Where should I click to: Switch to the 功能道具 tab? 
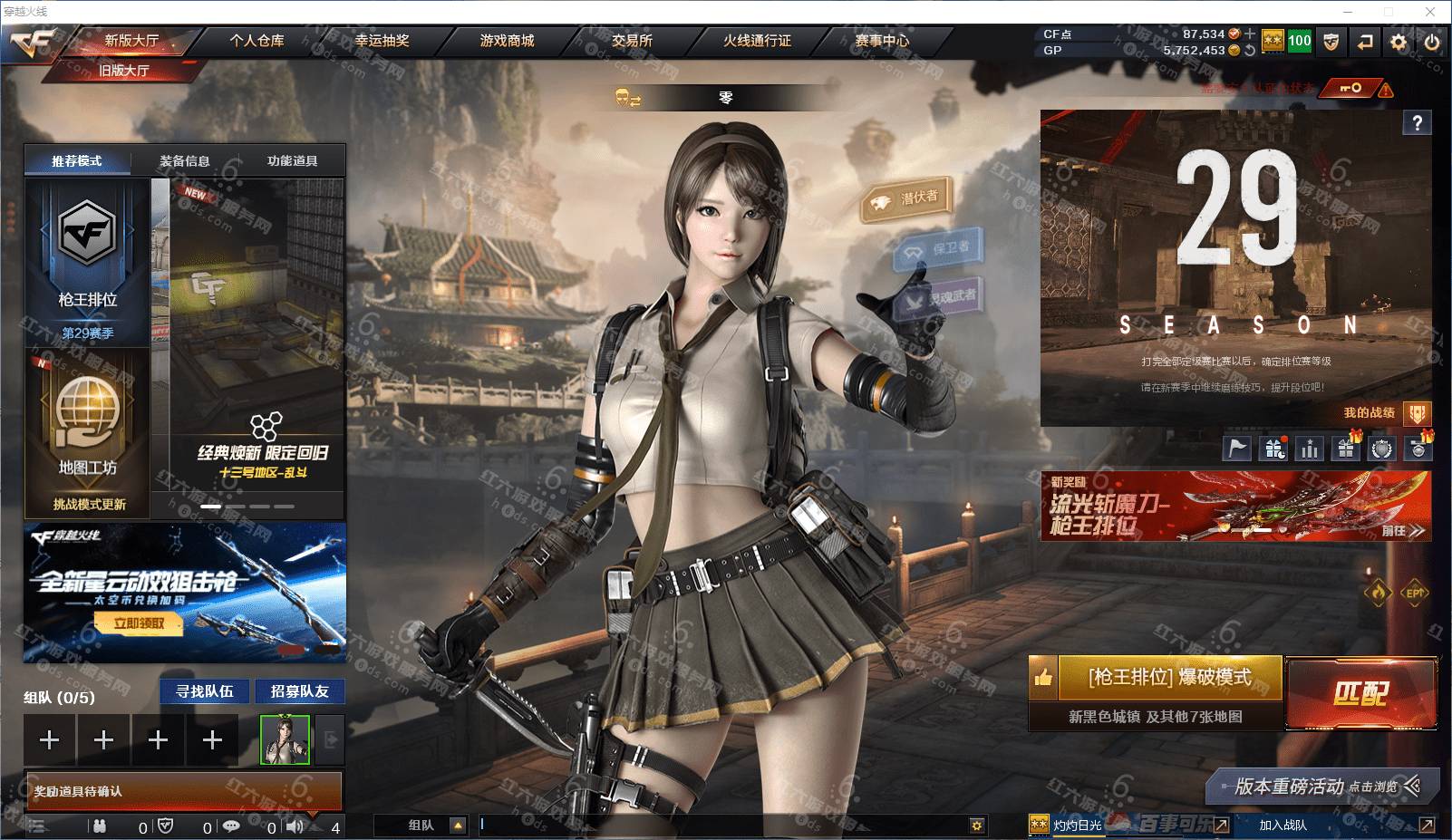coord(292,161)
